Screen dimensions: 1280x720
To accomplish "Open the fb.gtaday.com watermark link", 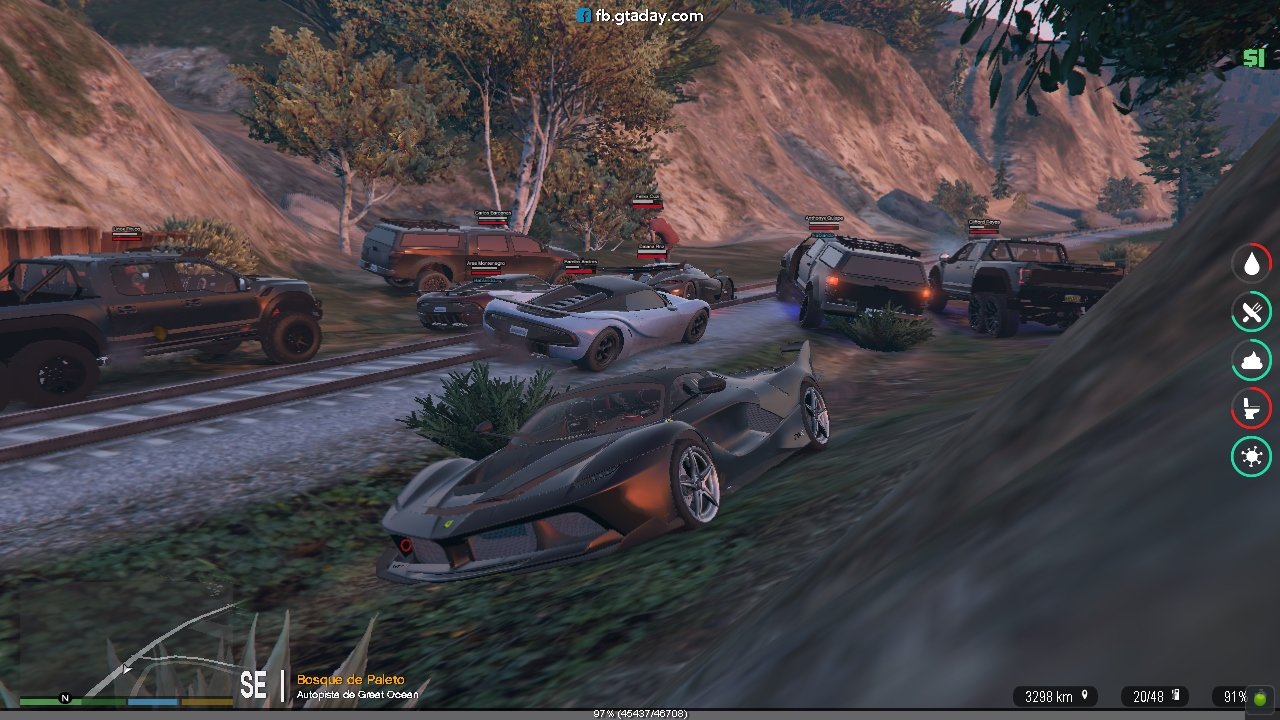I will [640, 16].
